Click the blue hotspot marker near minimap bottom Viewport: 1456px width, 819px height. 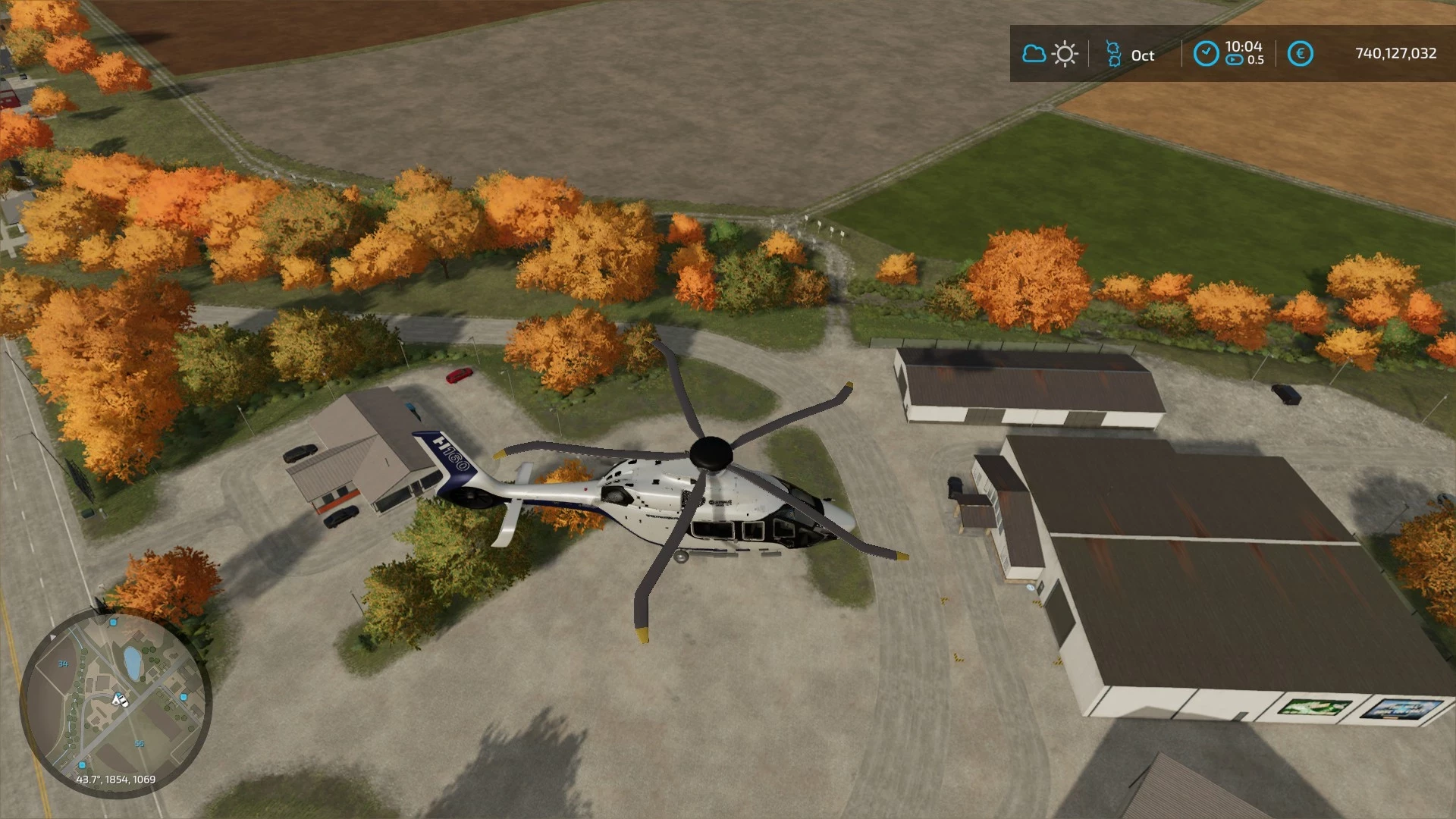82,765
